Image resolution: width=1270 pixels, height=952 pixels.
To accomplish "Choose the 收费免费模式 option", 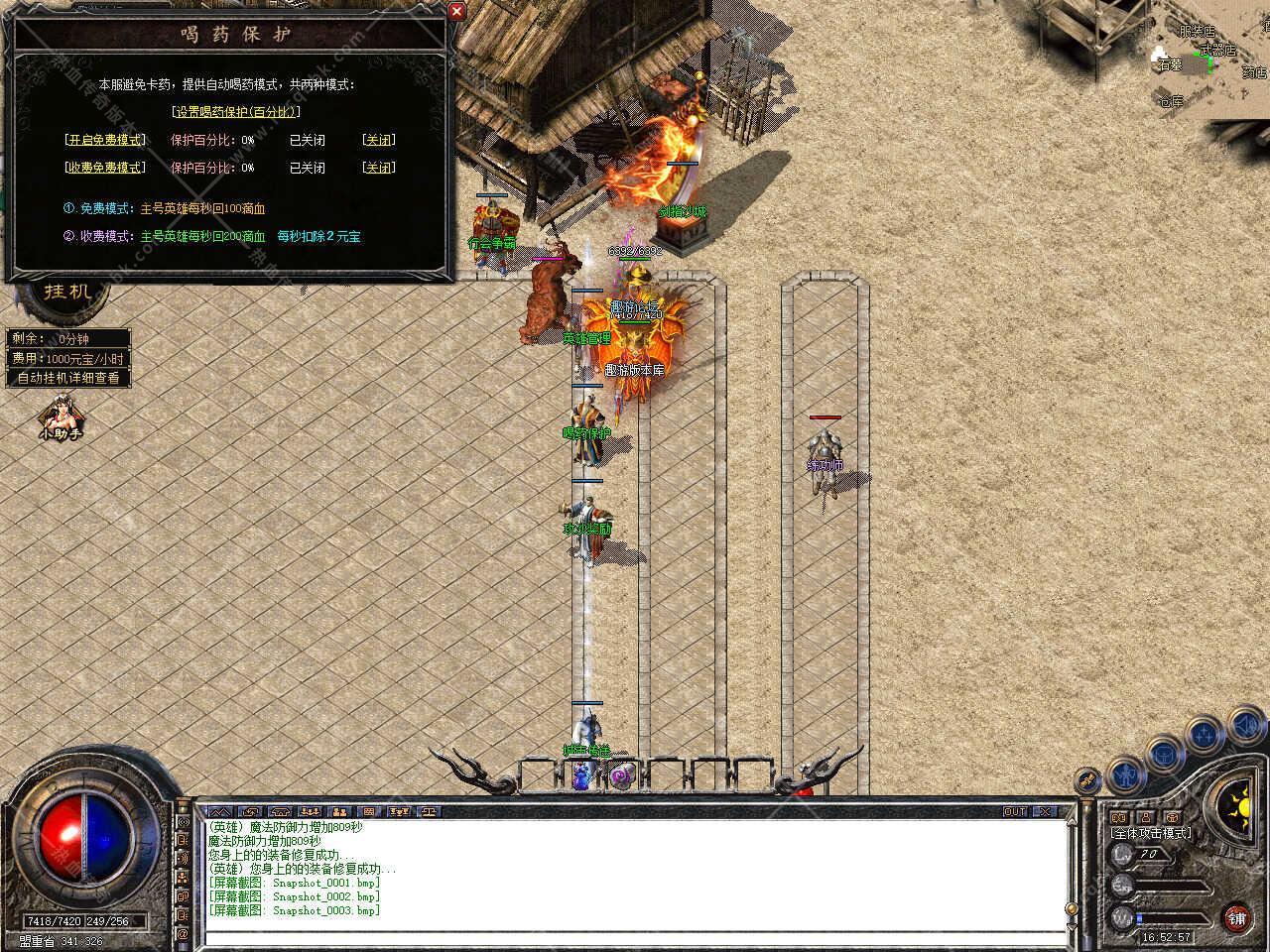I will [x=104, y=168].
